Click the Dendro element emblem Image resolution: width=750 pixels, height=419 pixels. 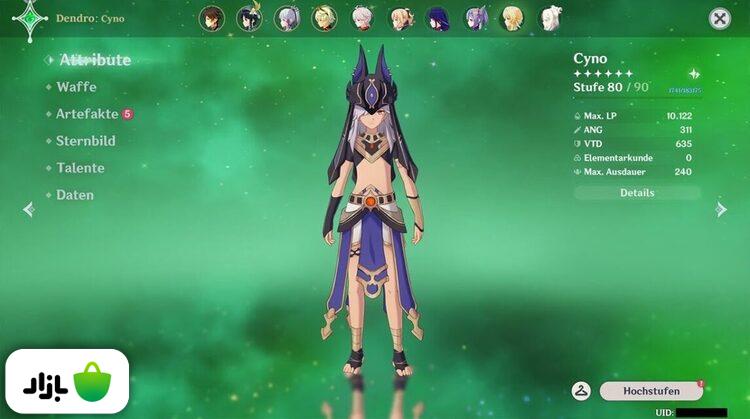[x=31, y=18]
